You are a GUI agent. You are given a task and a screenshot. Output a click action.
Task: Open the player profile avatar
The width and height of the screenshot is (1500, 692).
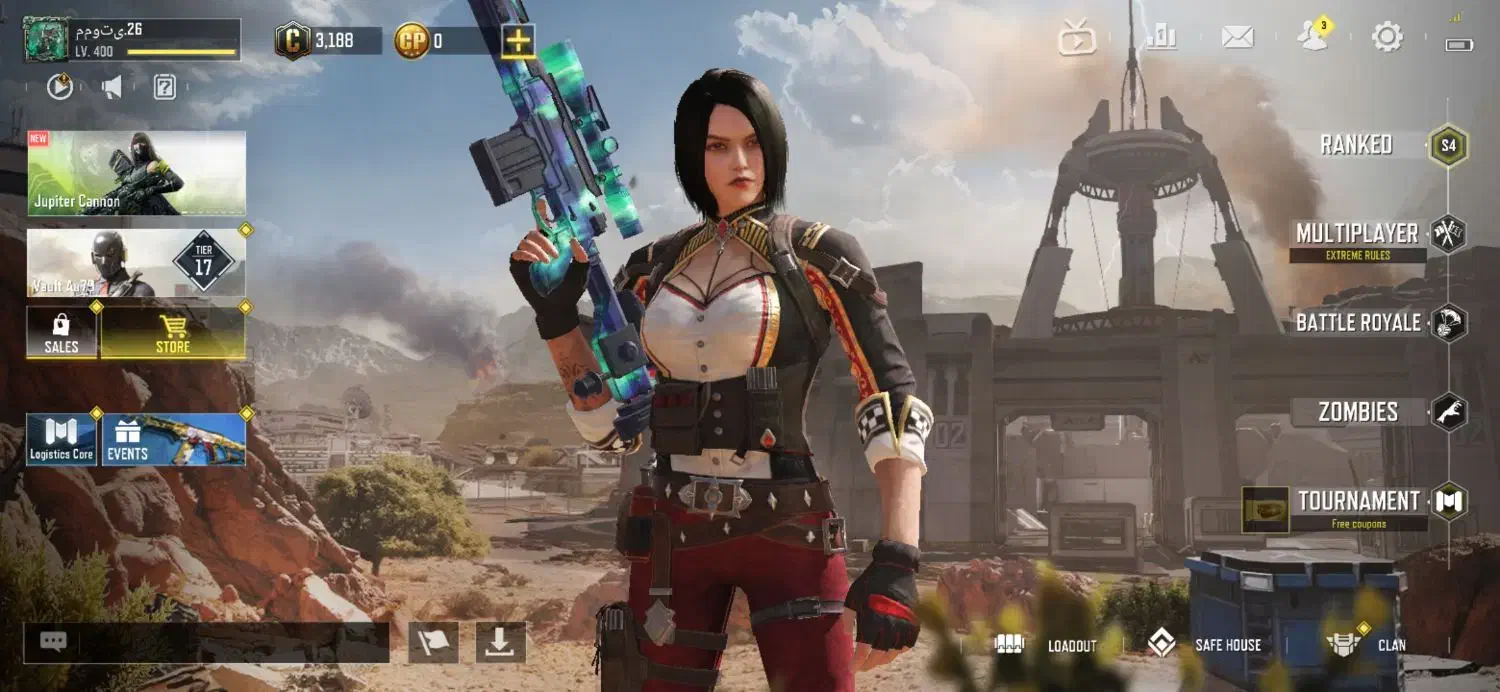tap(46, 40)
